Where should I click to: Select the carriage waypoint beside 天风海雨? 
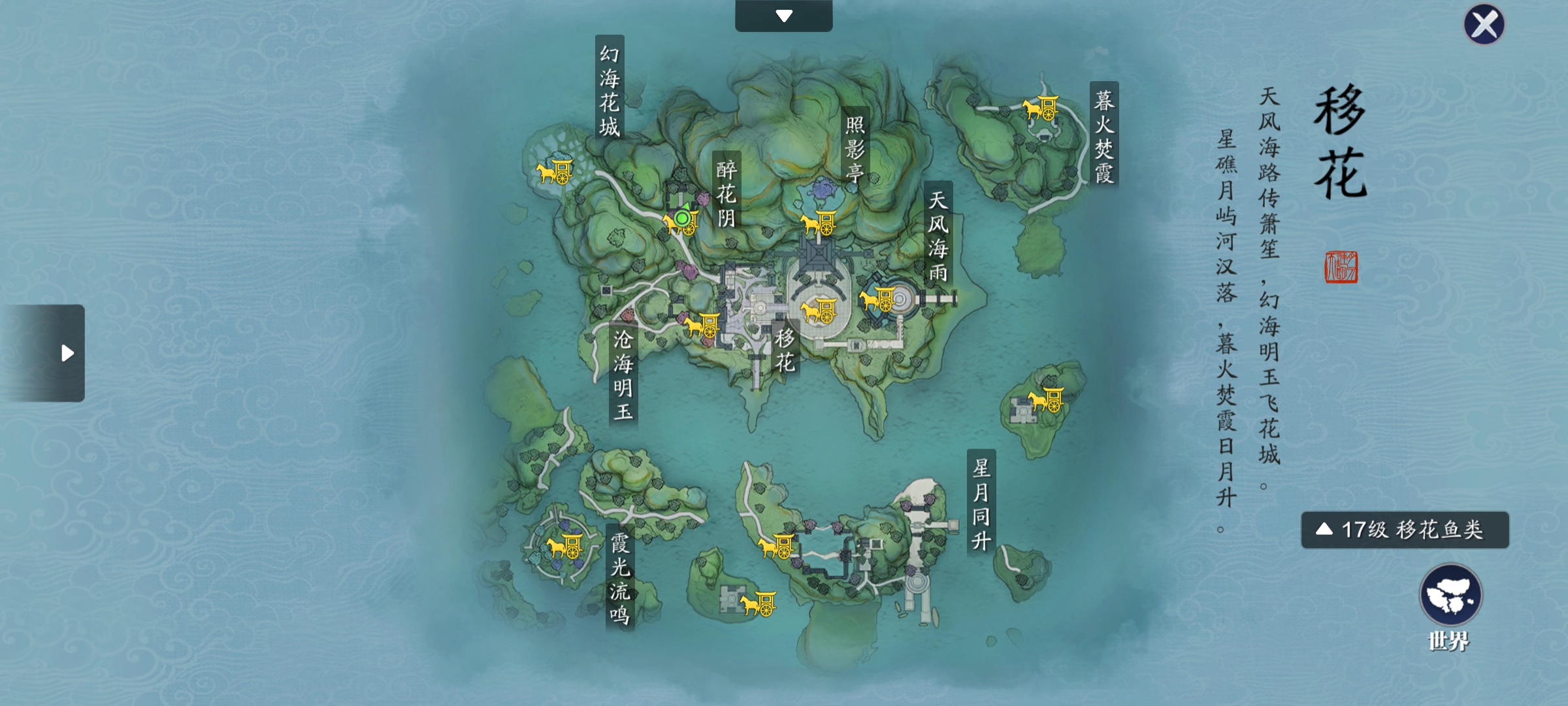pyautogui.click(x=877, y=299)
